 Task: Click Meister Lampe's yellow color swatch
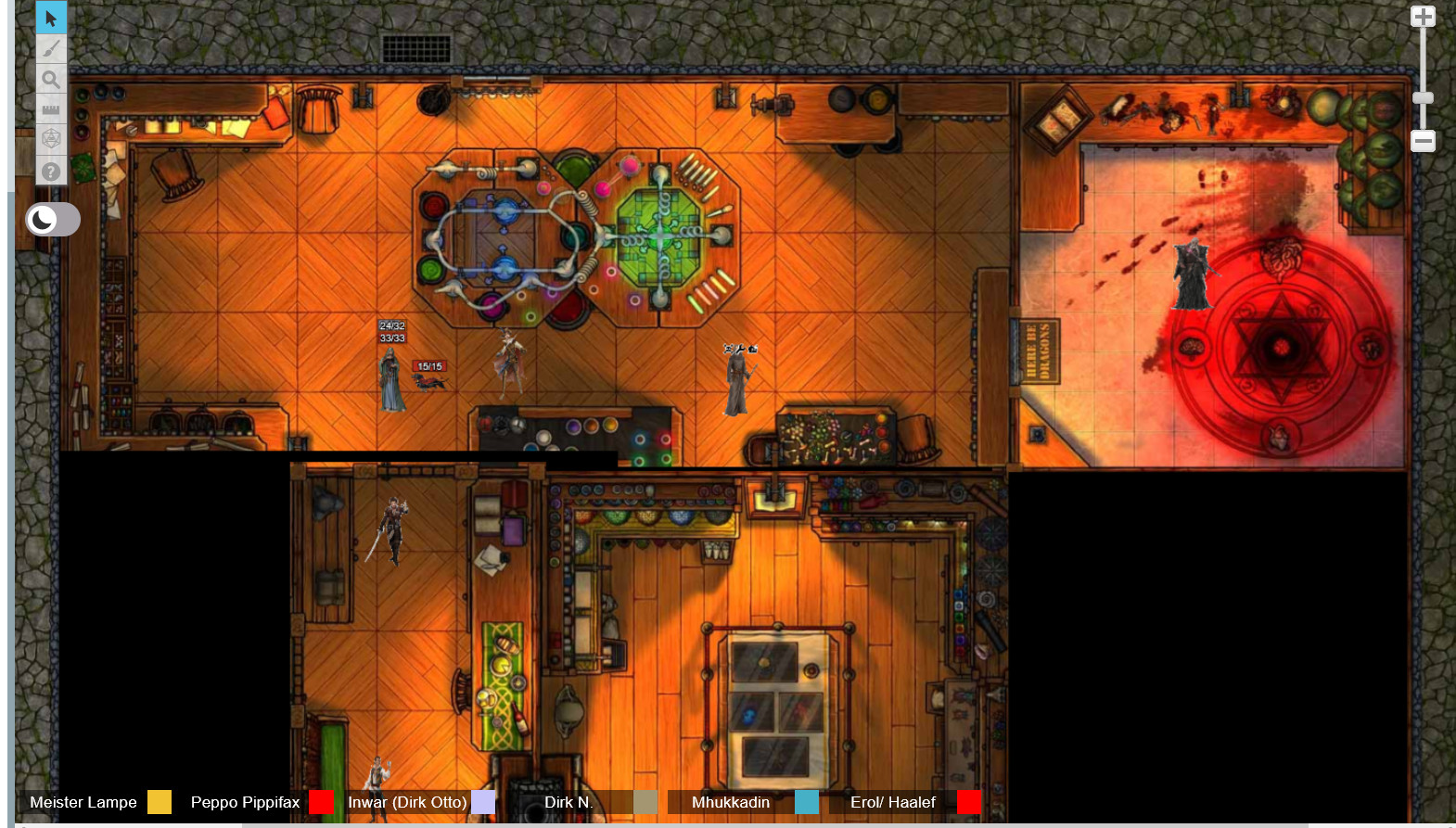pyautogui.click(x=160, y=802)
